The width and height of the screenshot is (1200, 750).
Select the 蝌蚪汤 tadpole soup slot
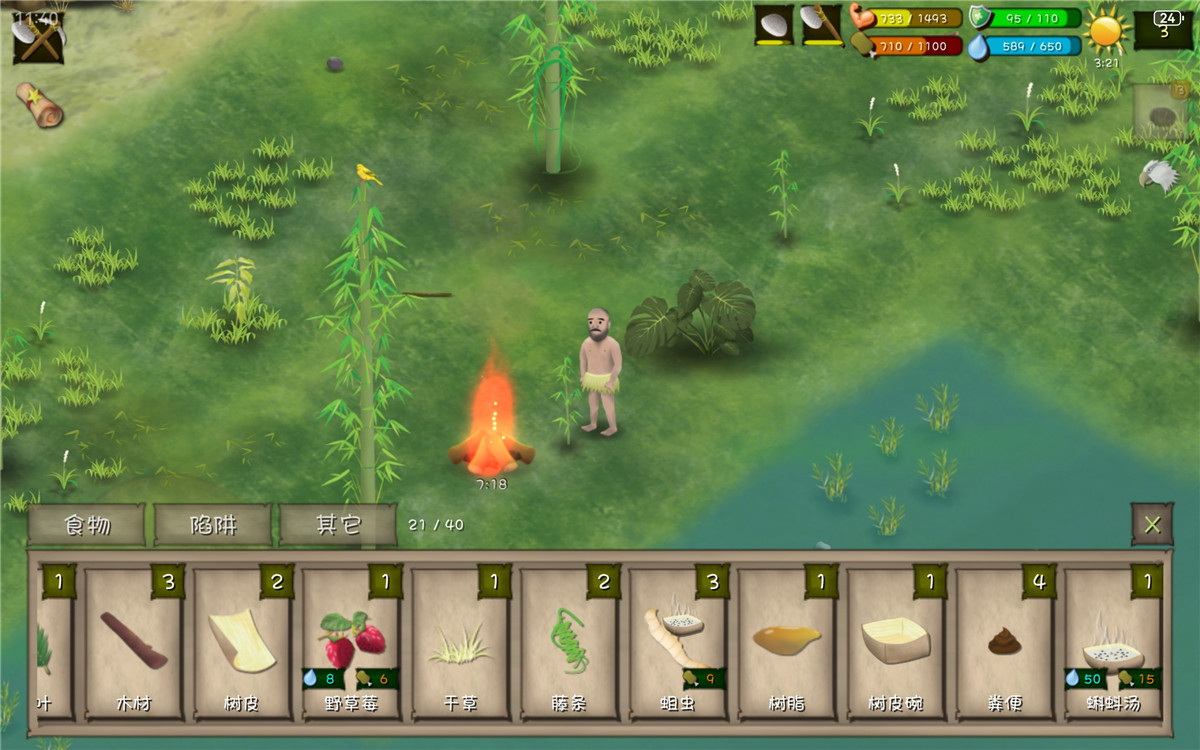point(1113,644)
